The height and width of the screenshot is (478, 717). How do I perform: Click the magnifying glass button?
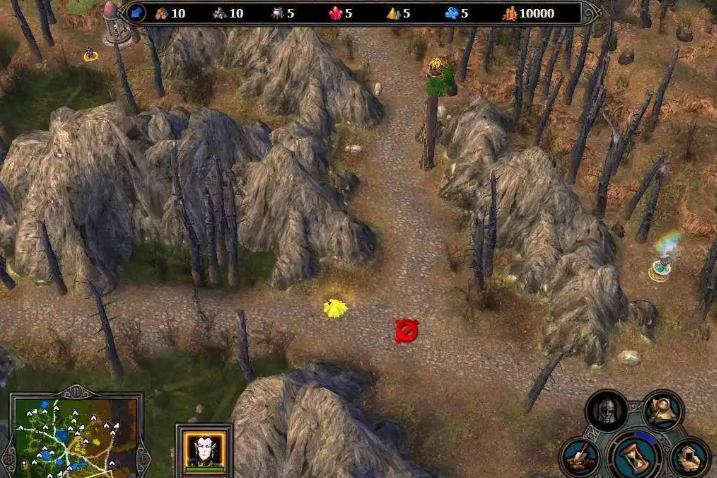point(662,408)
